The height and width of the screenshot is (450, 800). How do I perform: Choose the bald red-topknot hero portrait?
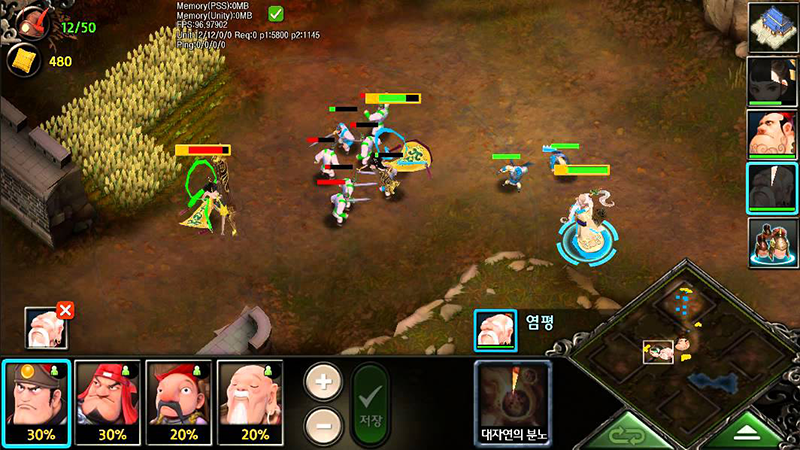771,133
